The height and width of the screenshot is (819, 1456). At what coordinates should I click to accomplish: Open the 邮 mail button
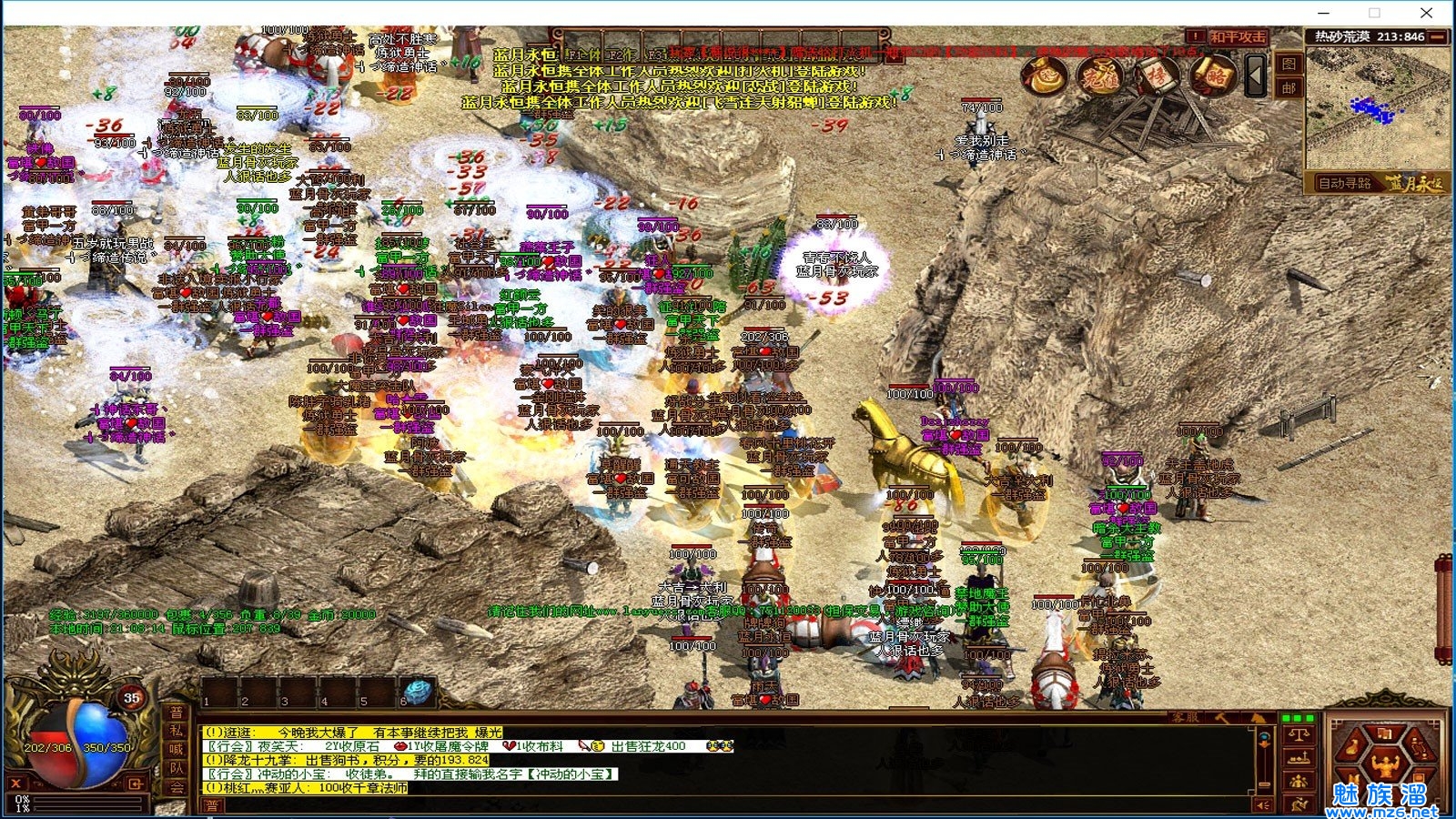(1289, 88)
